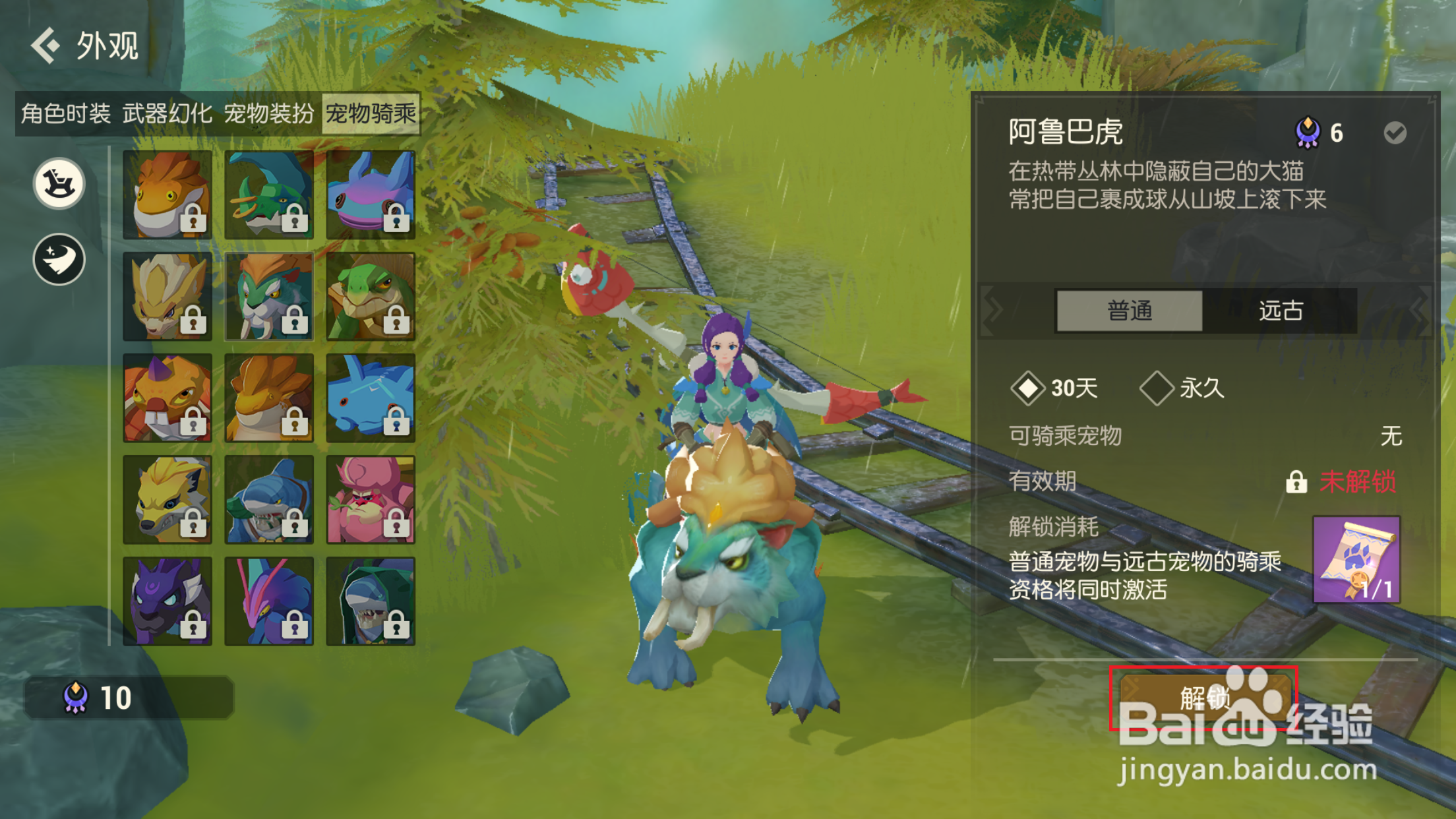Image resolution: width=1456 pixels, height=819 pixels.
Task: Select the rocking horse mount icon in sidebar
Action: [x=58, y=183]
